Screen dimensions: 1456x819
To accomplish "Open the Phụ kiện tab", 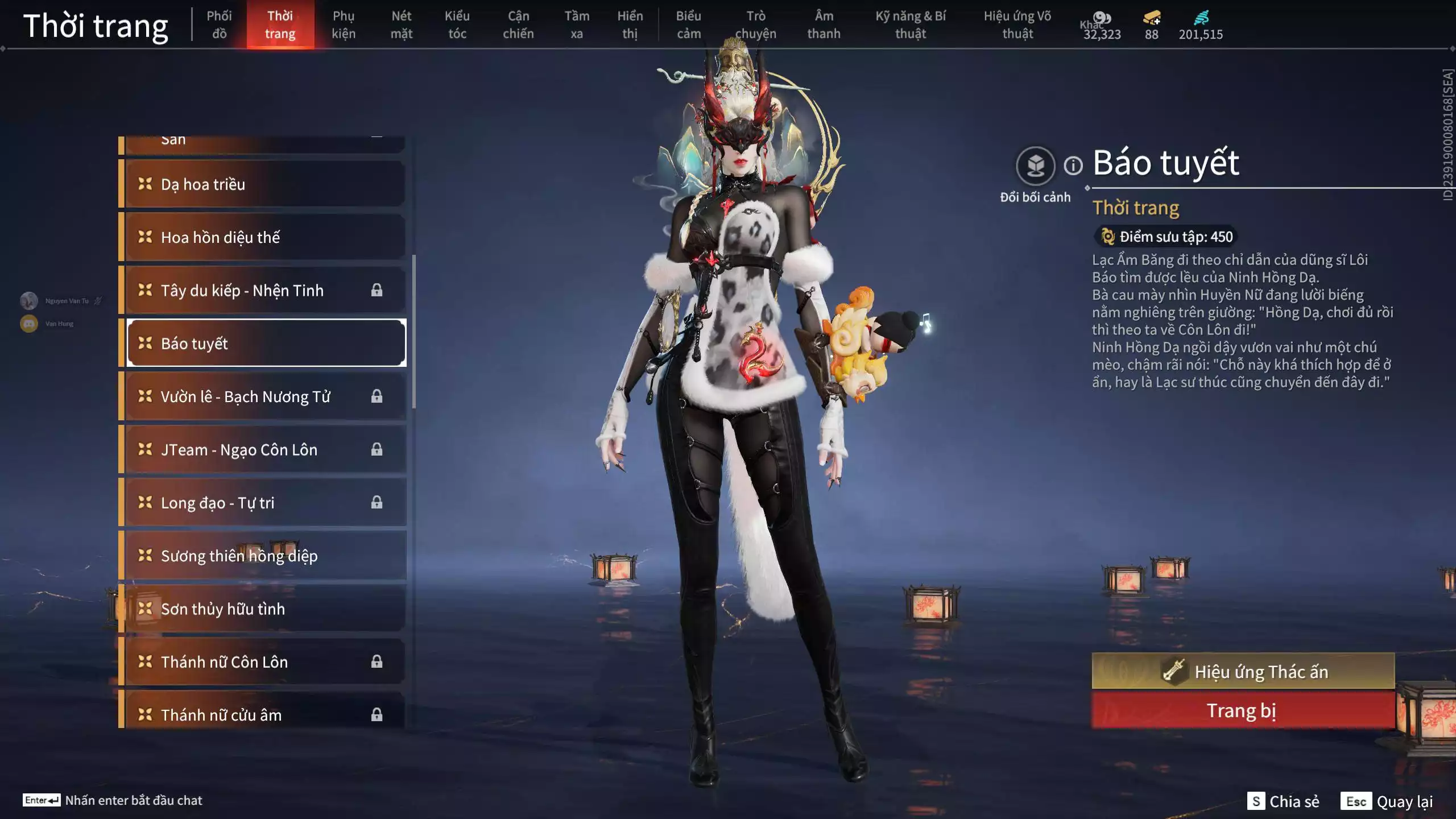I will click(344, 24).
